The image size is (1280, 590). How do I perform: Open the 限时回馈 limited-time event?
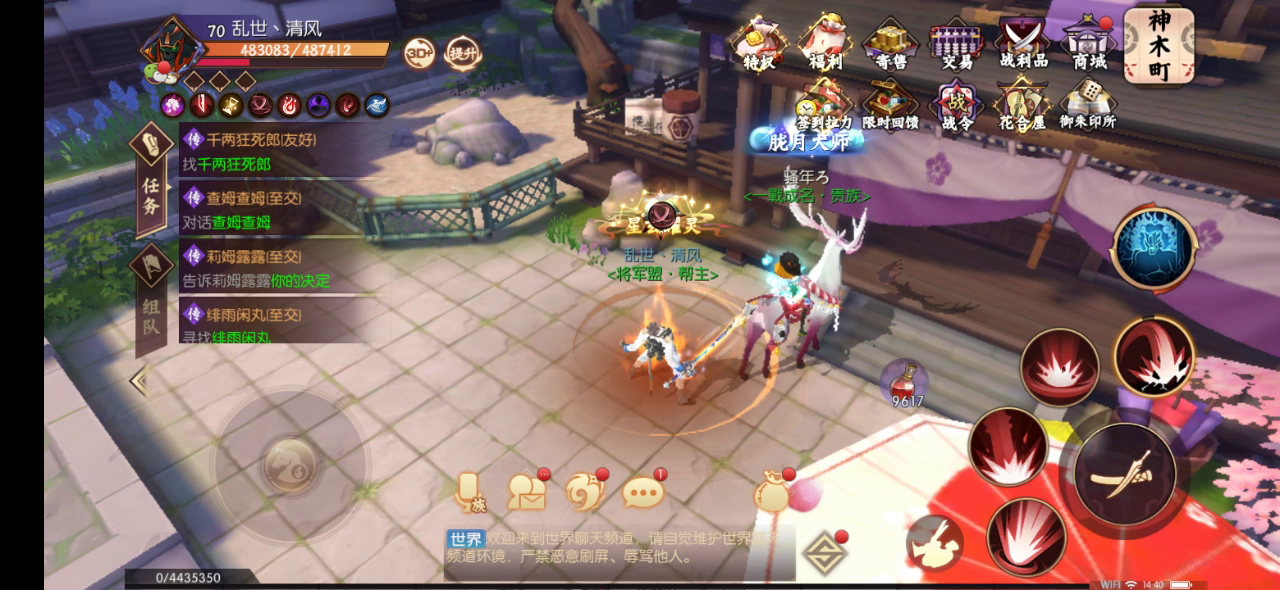pyautogui.click(x=890, y=105)
